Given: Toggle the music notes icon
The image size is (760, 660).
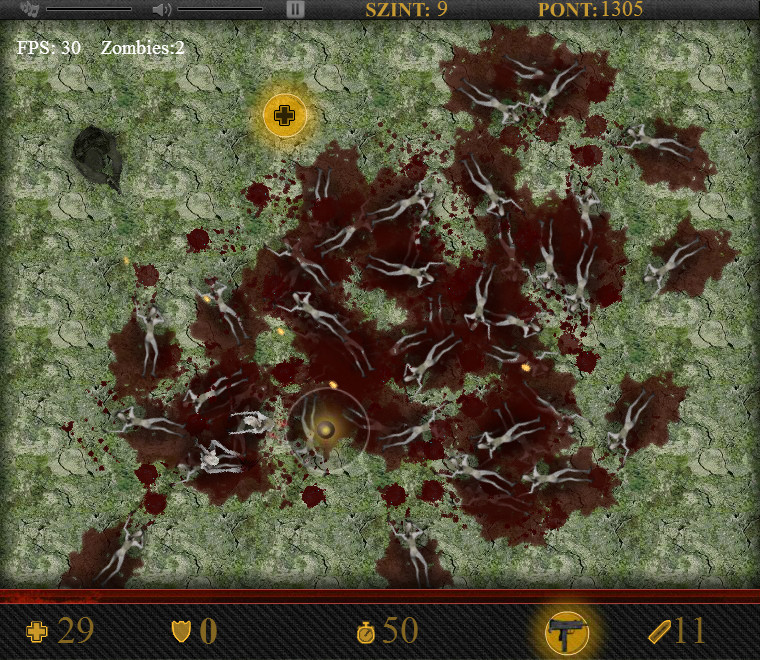Looking at the screenshot, I should [x=29, y=9].
